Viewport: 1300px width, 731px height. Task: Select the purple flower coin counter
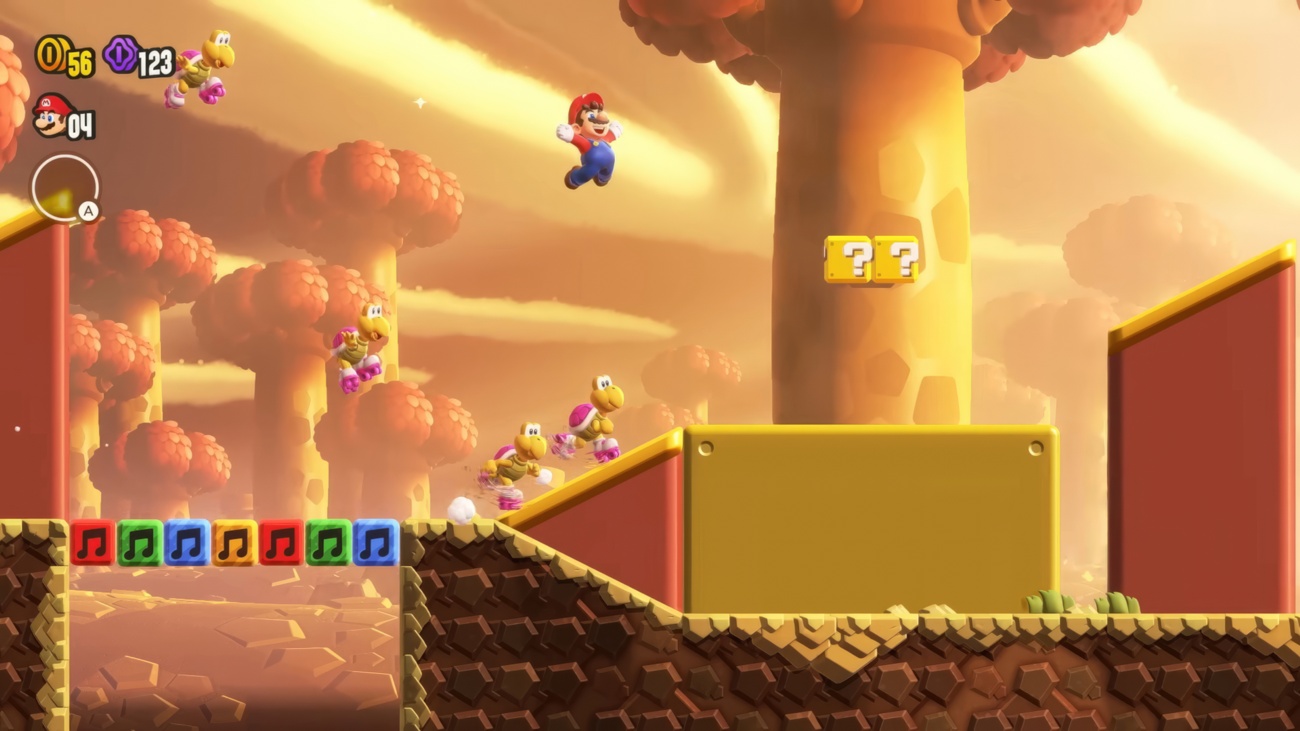click(122, 55)
